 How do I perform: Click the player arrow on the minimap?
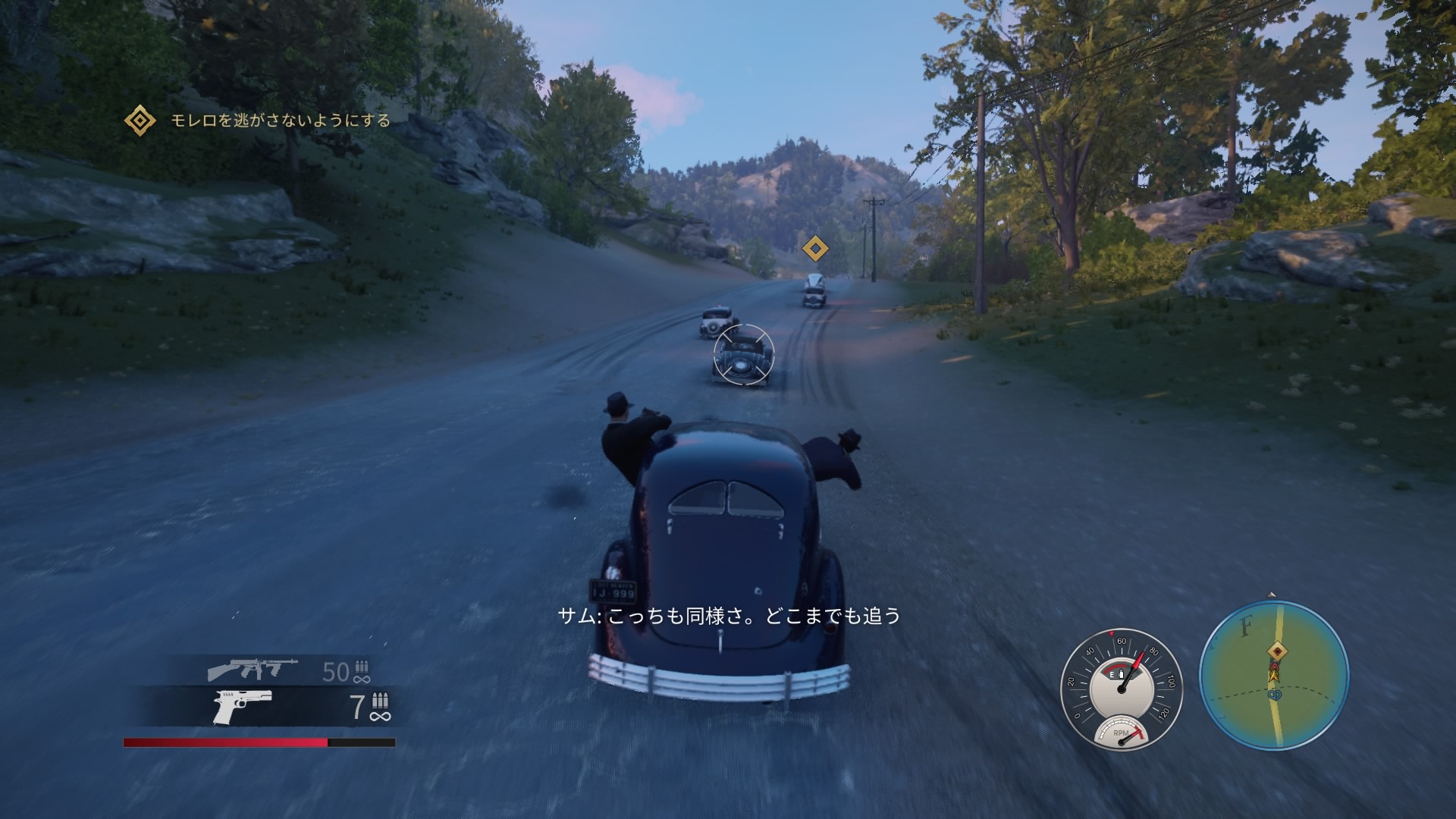pyautogui.click(x=1274, y=676)
